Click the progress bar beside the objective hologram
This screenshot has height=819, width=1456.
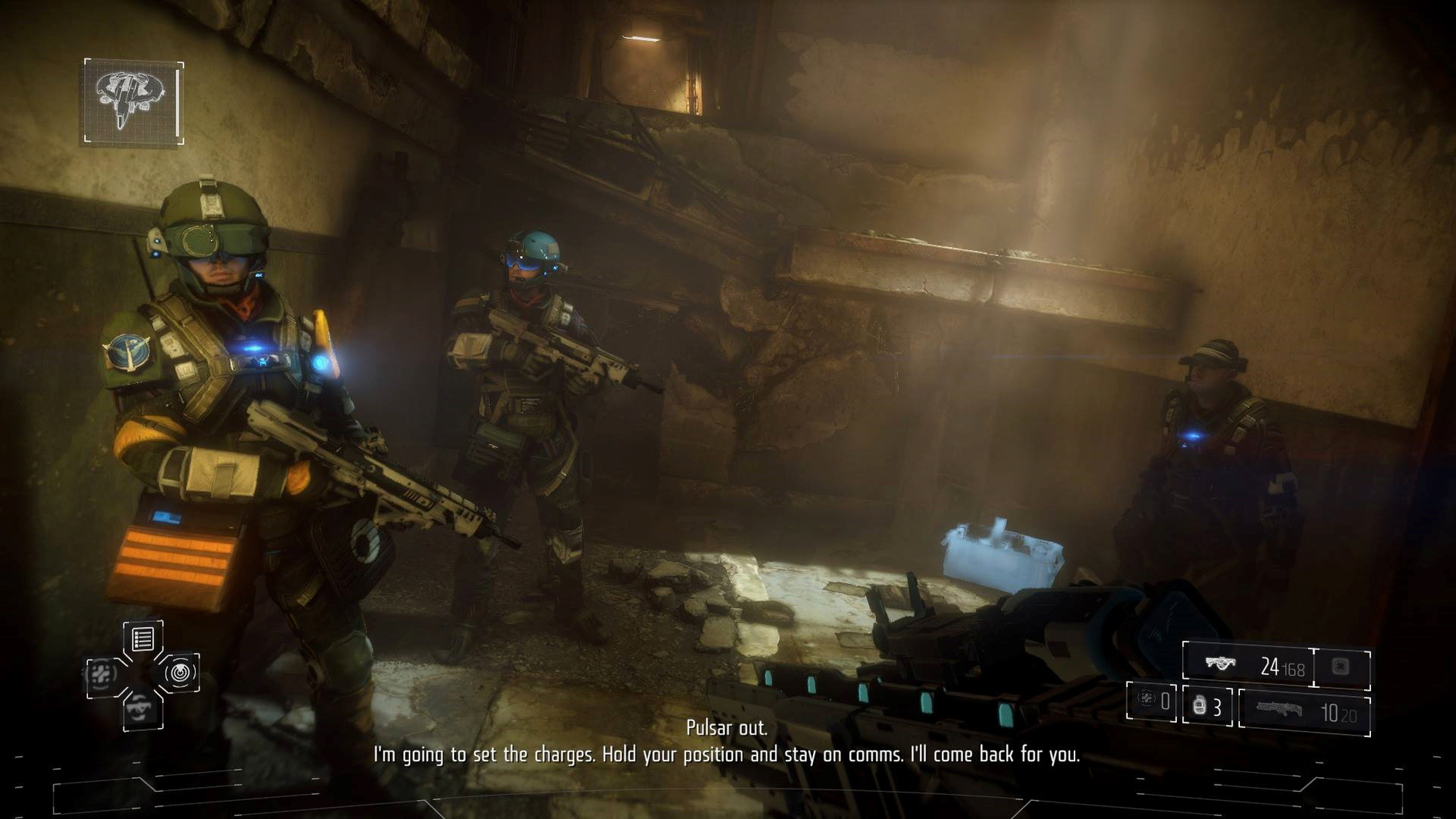176,103
